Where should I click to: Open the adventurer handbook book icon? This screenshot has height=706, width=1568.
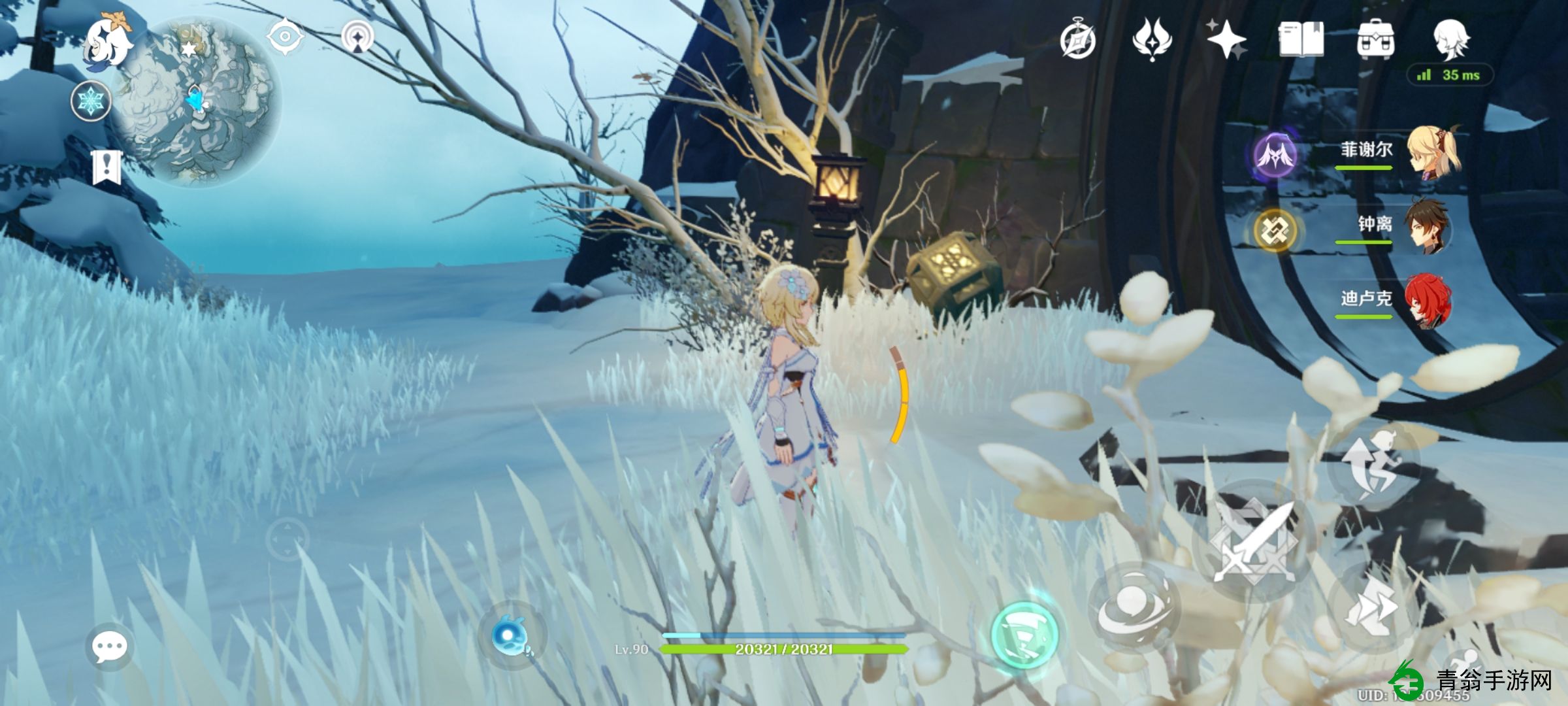pos(1301,40)
